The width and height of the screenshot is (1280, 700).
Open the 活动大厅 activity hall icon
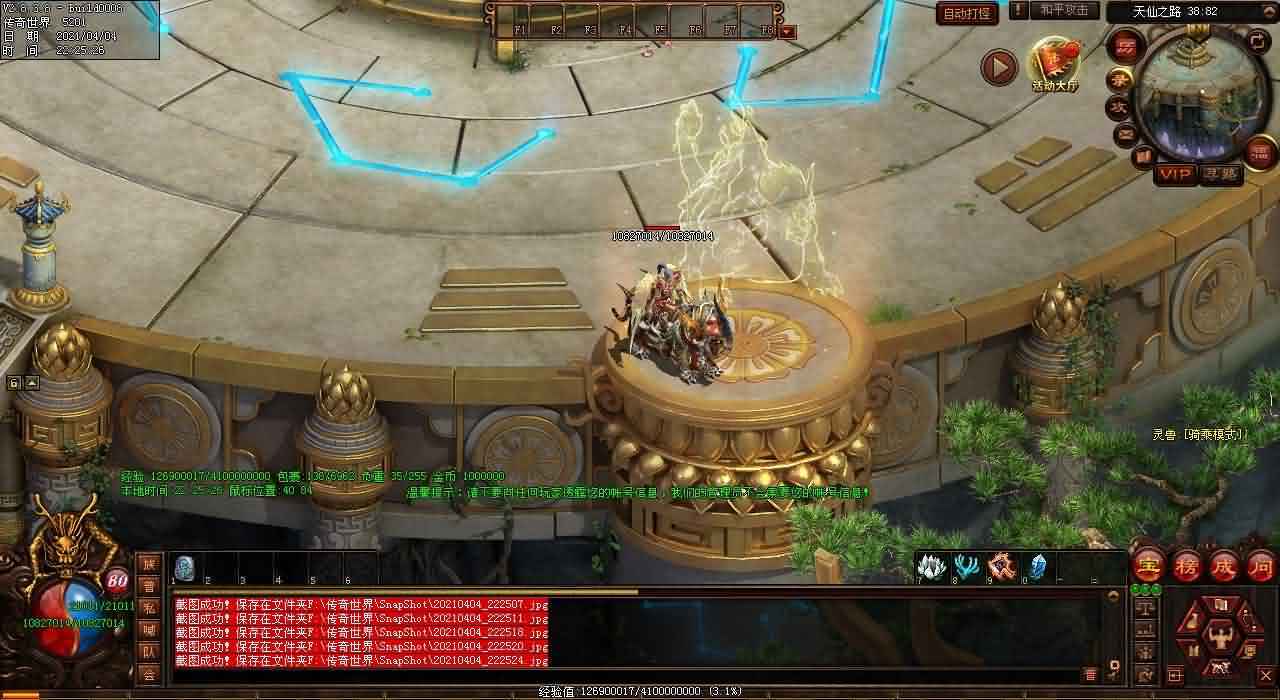1055,65
